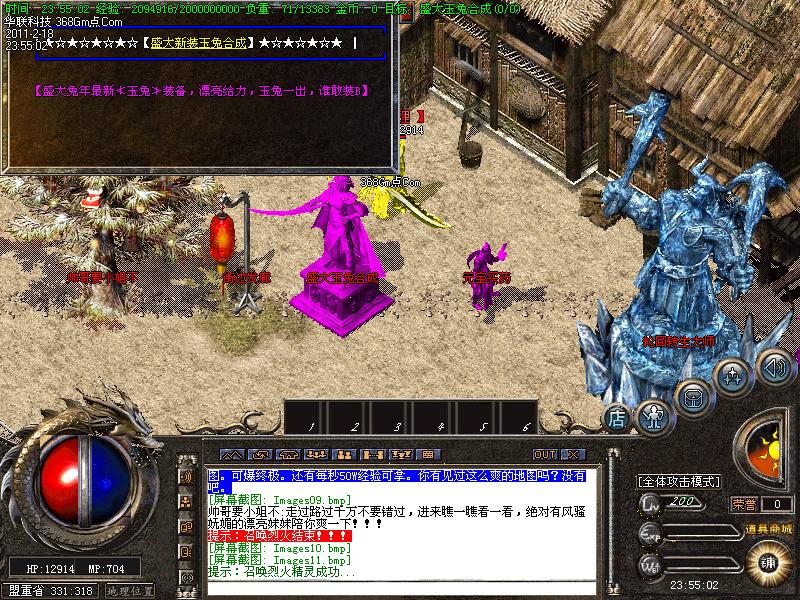This screenshot has height=600, width=800.
Task: Click the 盛大新装玉兔合成 link in dialog
Action: [x=198, y=44]
